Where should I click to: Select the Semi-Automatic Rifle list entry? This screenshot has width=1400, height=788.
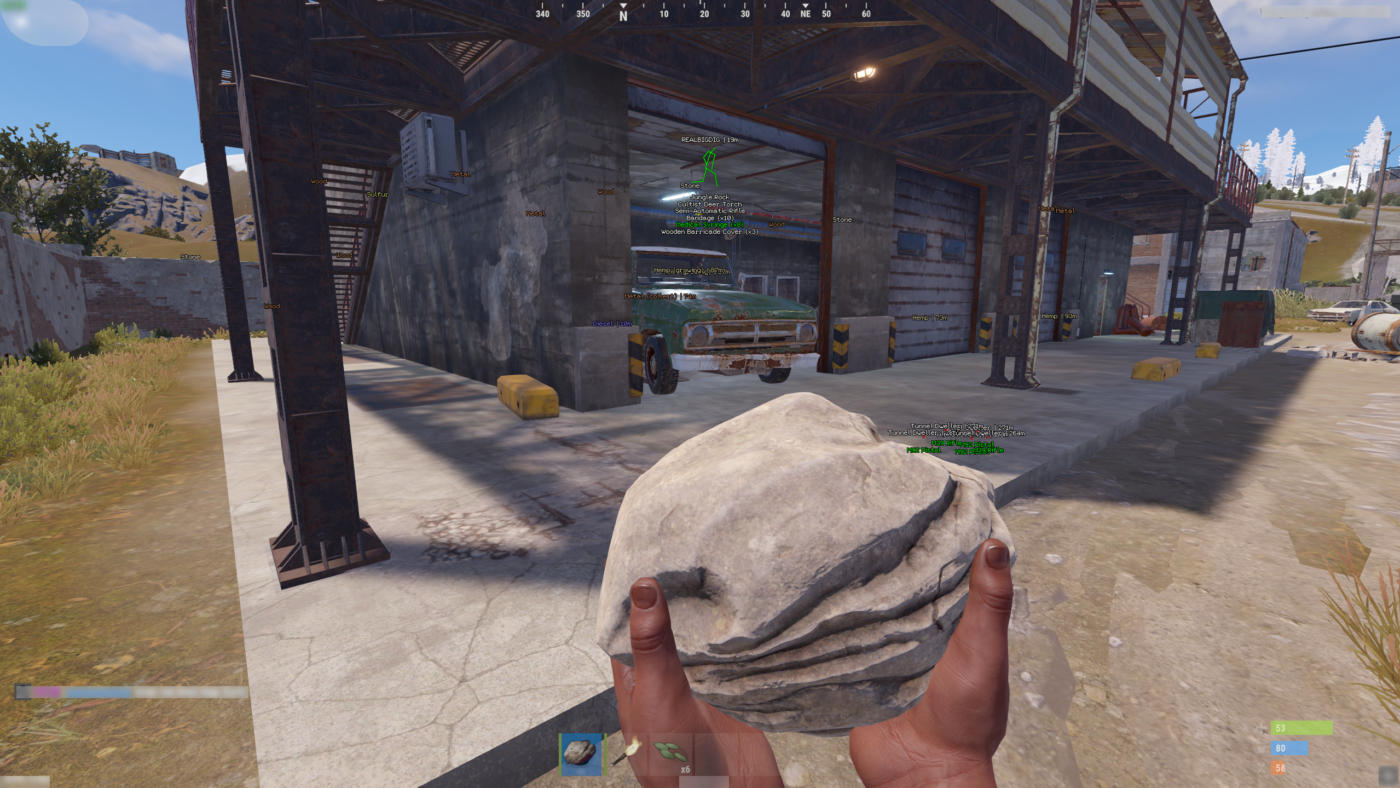point(710,211)
